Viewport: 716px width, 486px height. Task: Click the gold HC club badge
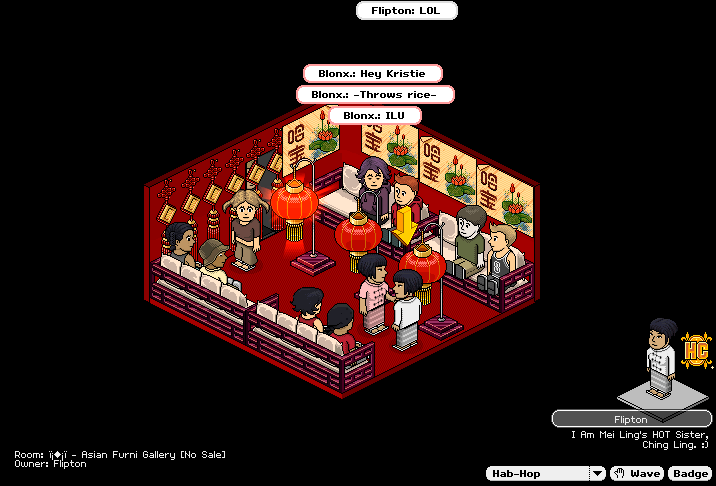pos(694,351)
